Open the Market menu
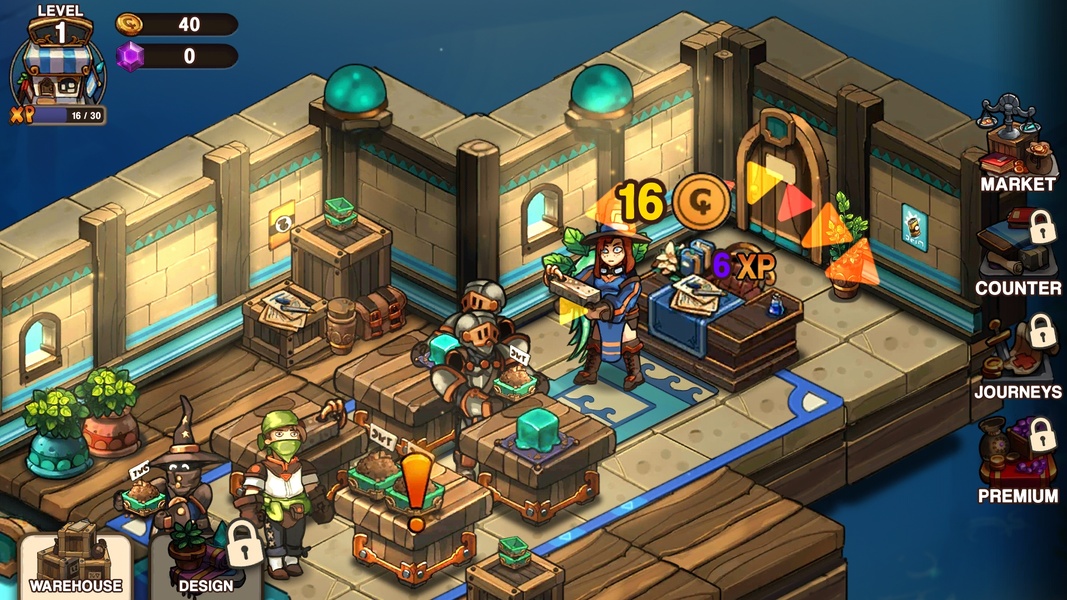This screenshot has height=600, width=1067. tap(1017, 145)
